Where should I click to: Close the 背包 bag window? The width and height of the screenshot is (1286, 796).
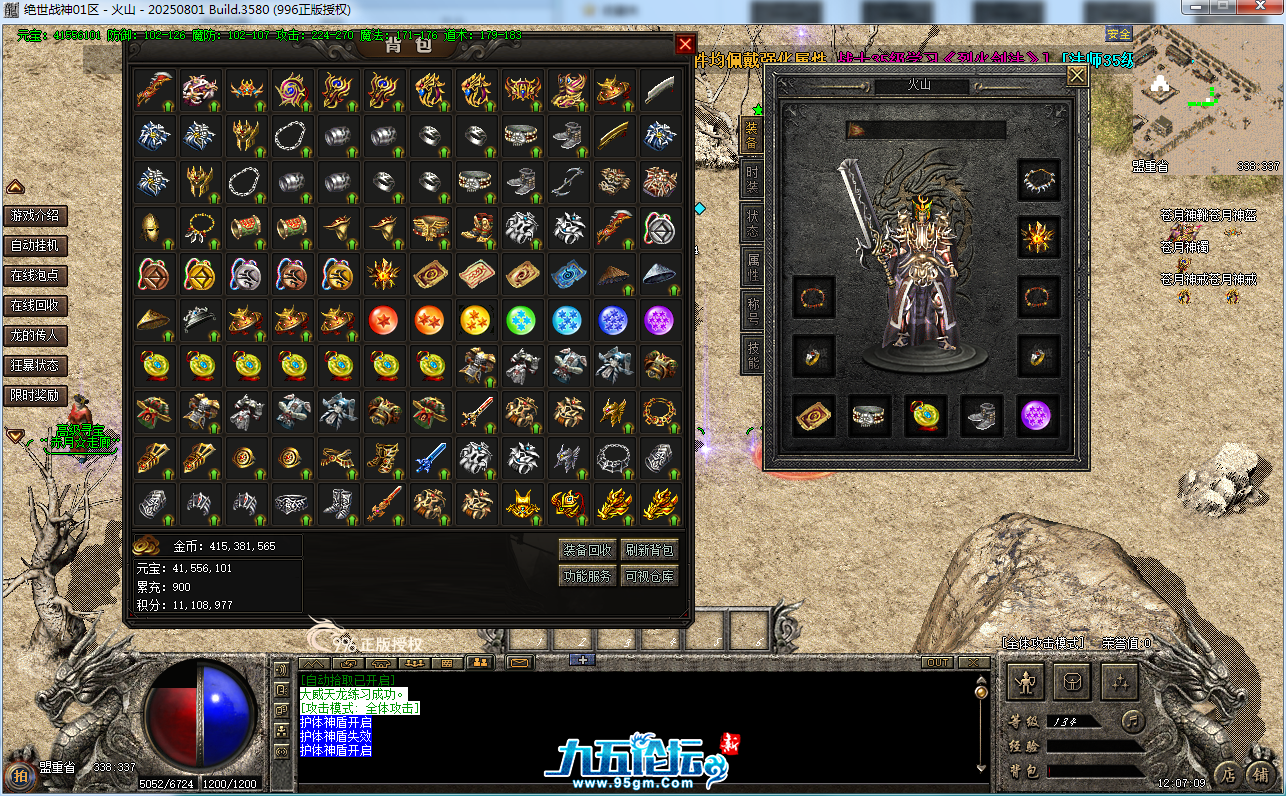pyautogui.click(x=685, y=45)
